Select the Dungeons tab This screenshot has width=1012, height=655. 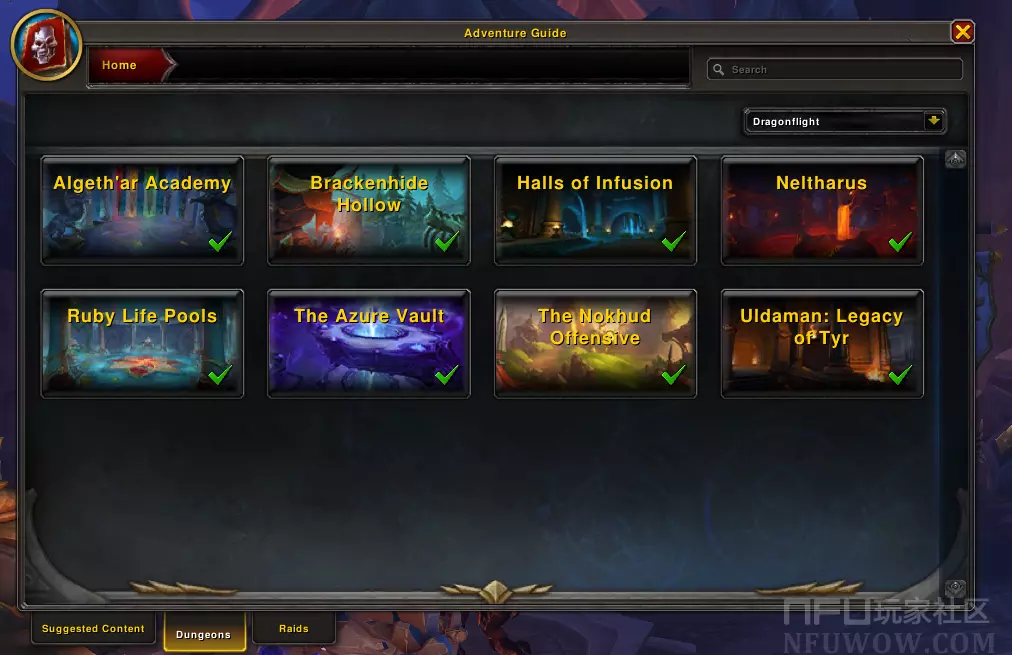(x=204, y=634)
